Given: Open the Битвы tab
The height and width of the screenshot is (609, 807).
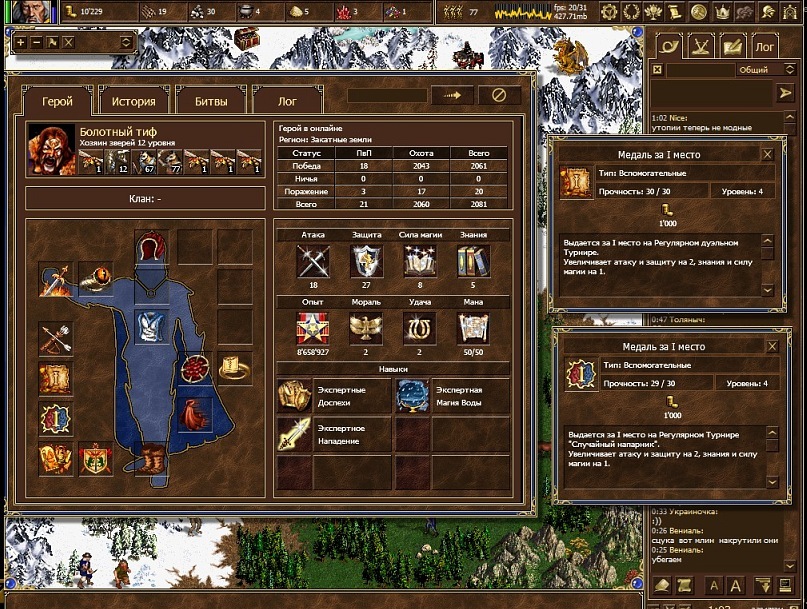Looking at the screenshot, I should (x=211, y=101).
